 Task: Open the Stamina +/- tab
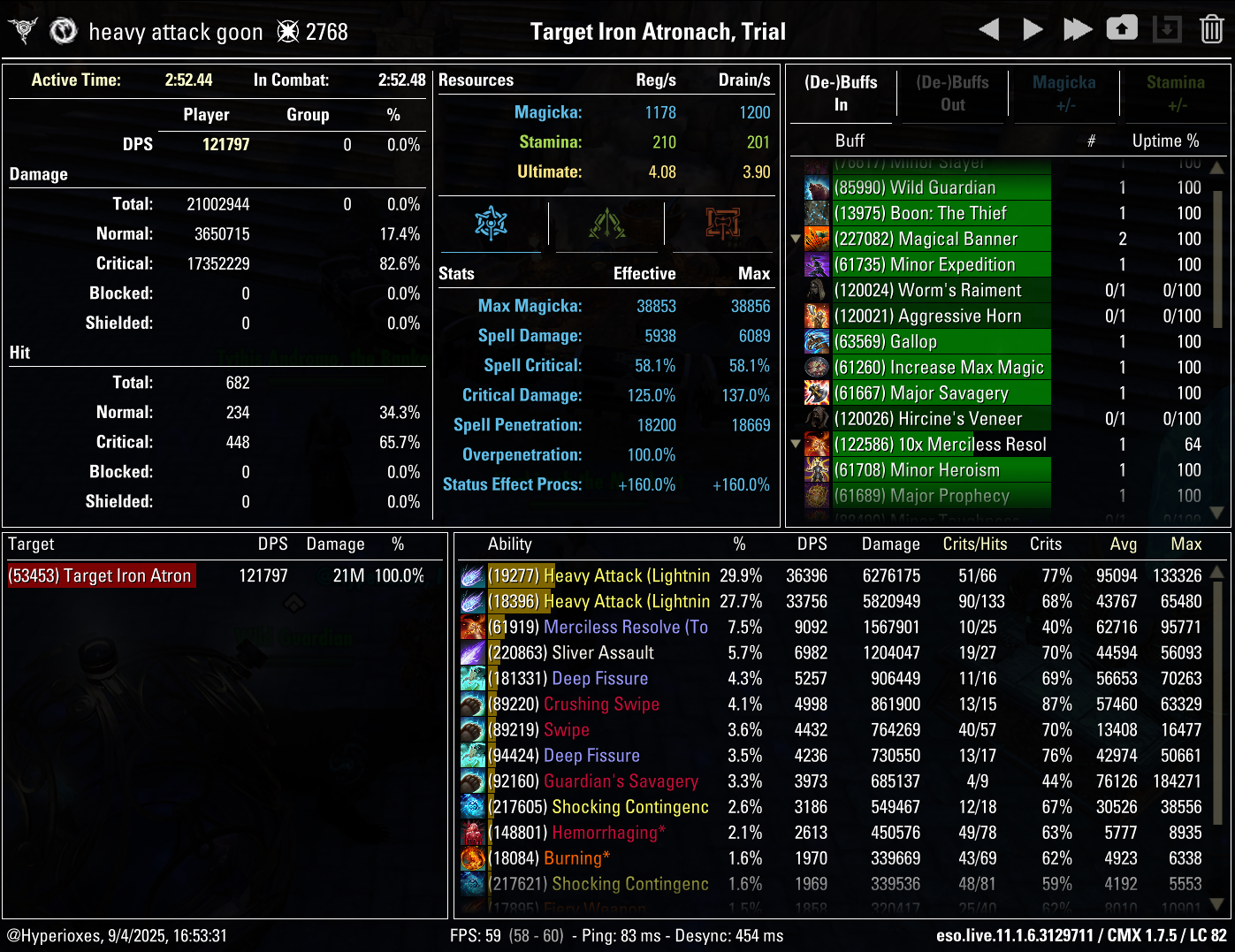tap(1176, 94)
